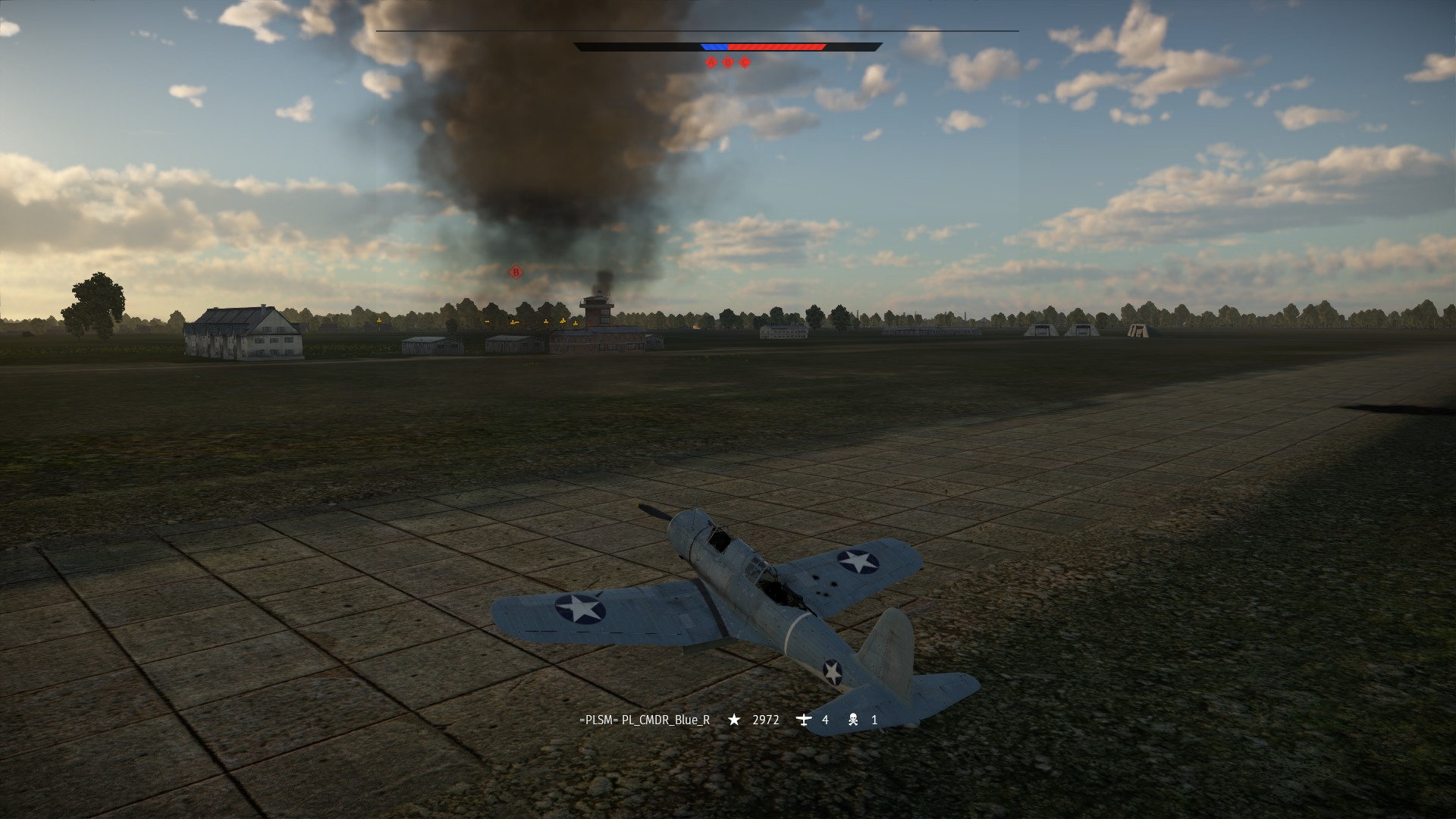Screen dimensions: 1456x819
Task: Select the PL_CMDR_Blue_R player name label
Action: pos(645,720)
